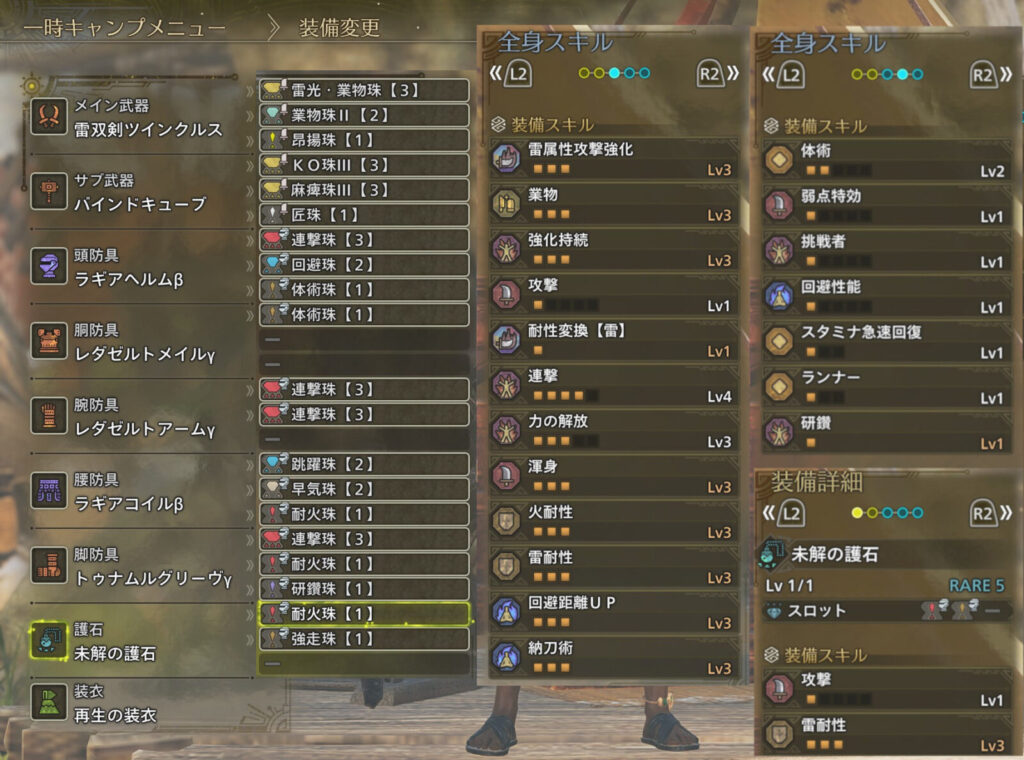Show the 雷属性攻撃強化 skill row
Viewport: 1024px width, 760px height.
[x=613, y=159]
